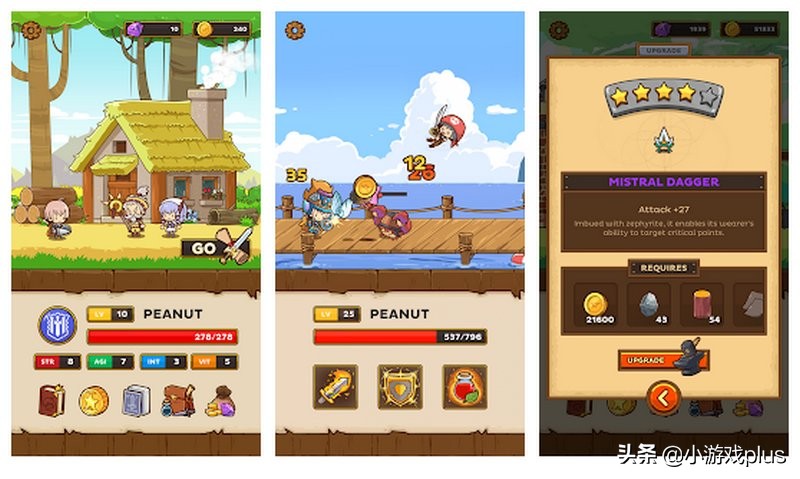Open the blue card deck icon
The width and height of the screenshot is (800, 479).
[x=136, y=400]
